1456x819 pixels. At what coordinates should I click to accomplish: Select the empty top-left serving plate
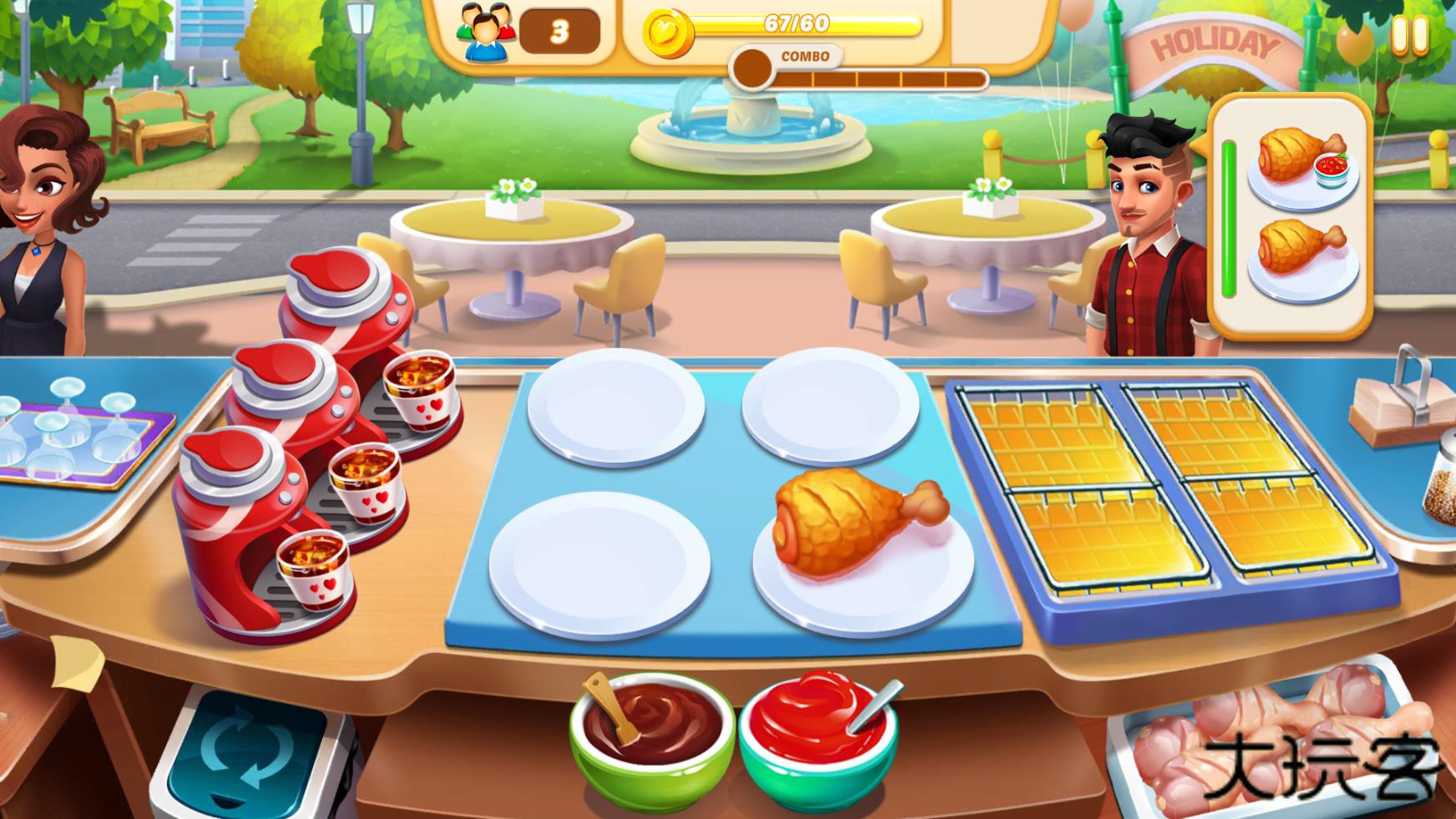(x=614, y=409)
